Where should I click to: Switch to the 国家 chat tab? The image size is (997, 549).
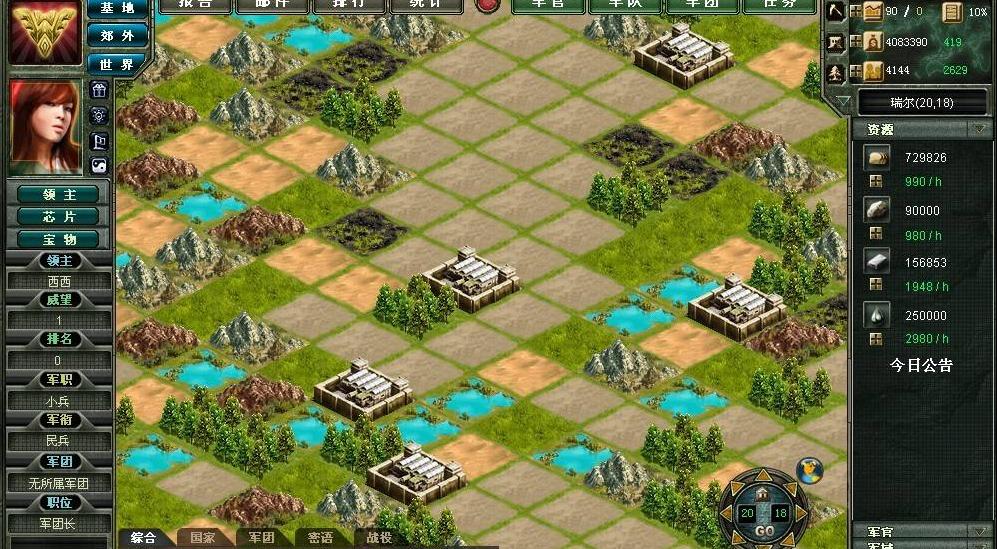[203, 538]
